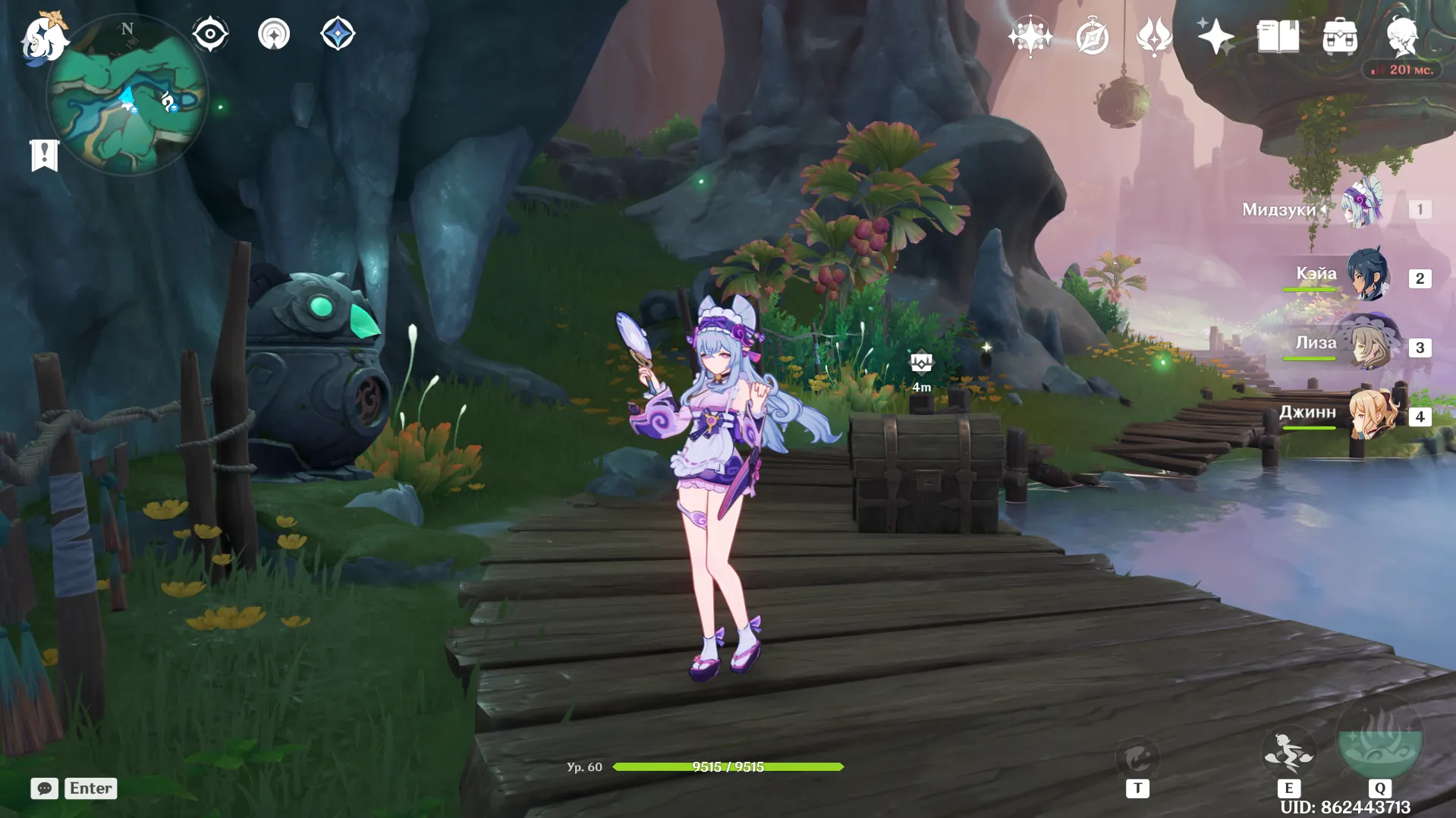Click the concentric-ring icon in the top bar

click(x=274, y=34)
